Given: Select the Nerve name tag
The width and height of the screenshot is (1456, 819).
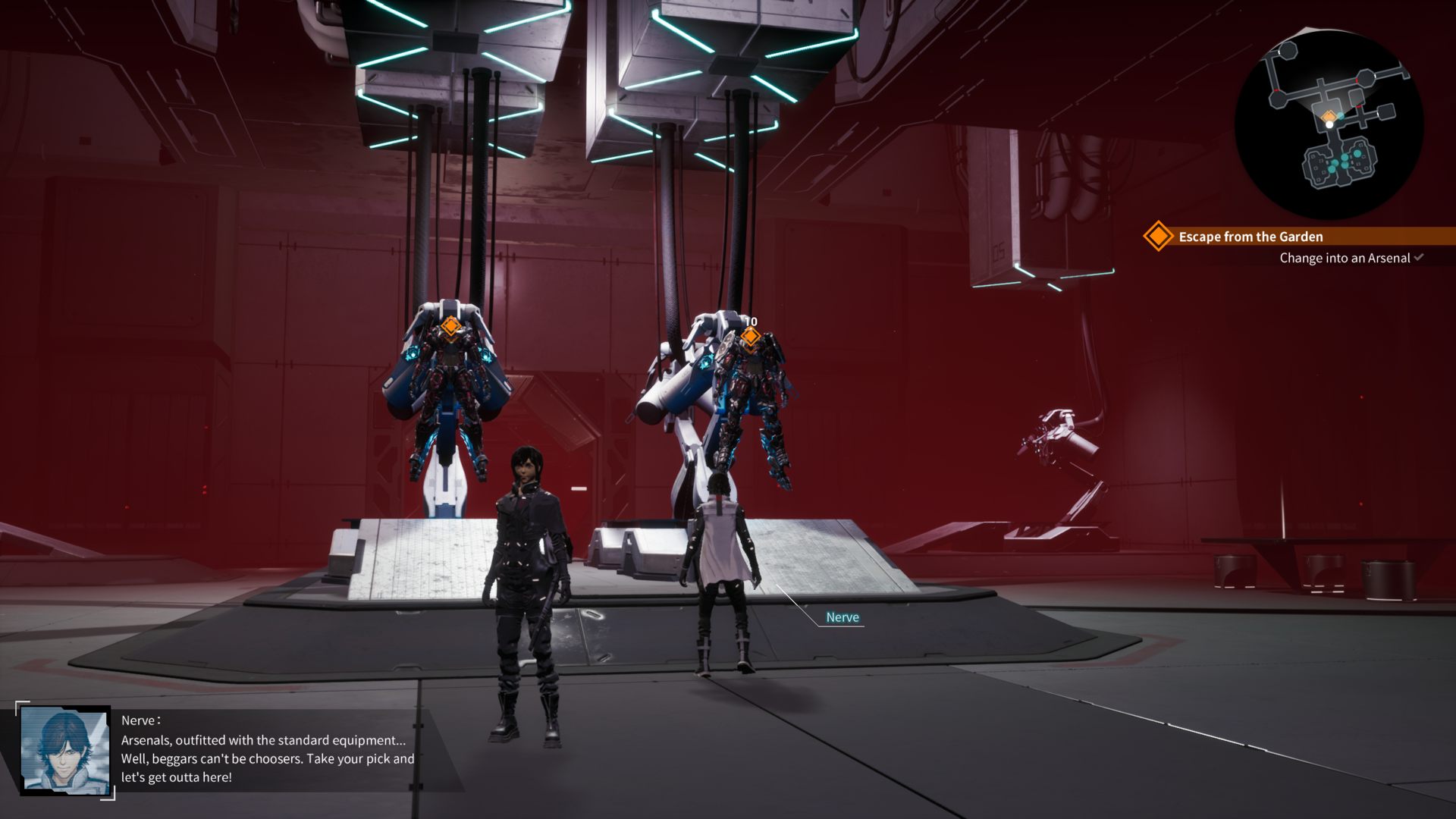Looking at the screenshot, I should coord(842,617).
